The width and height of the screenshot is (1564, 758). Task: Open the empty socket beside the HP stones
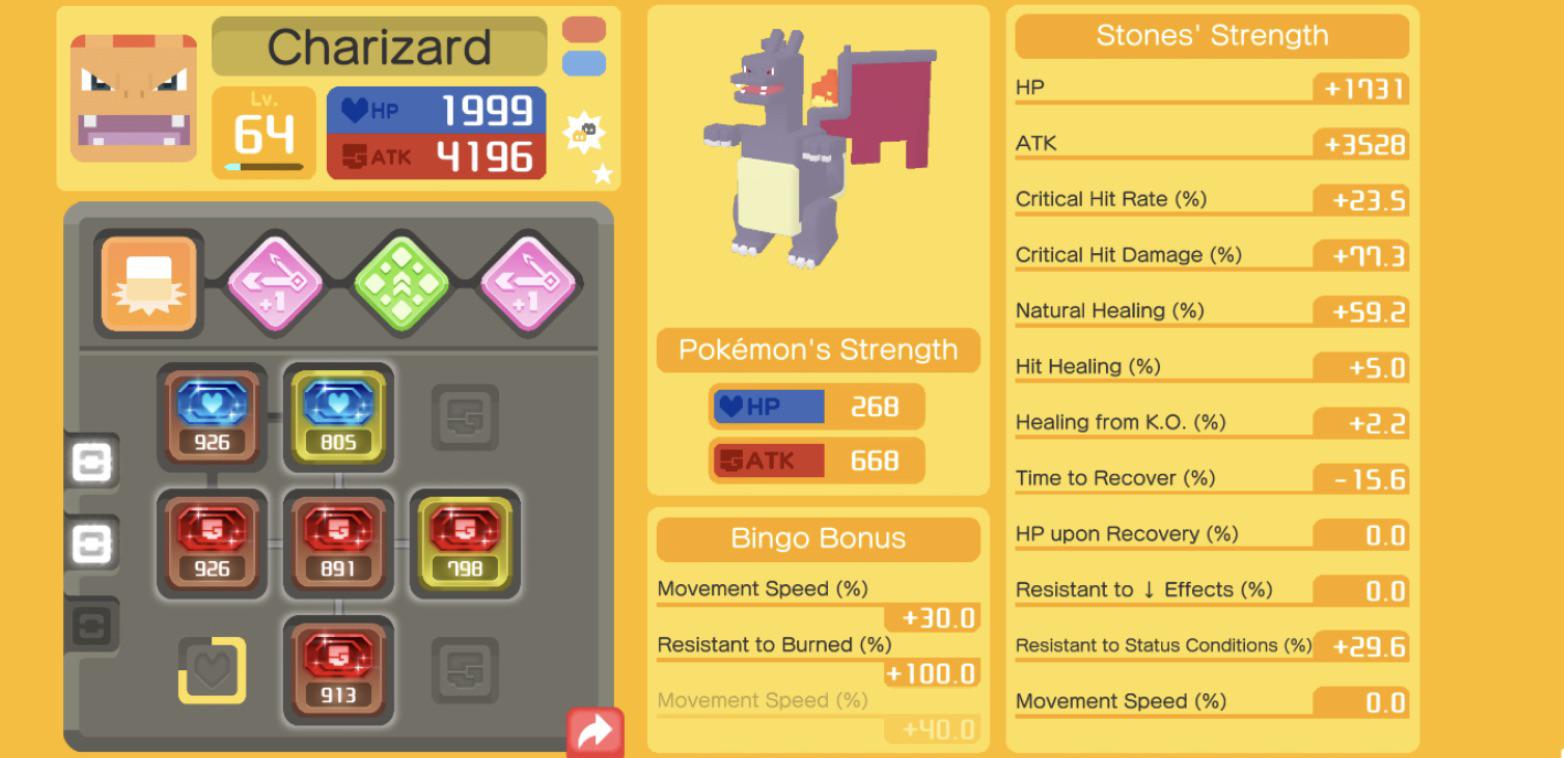coord(464,415)
